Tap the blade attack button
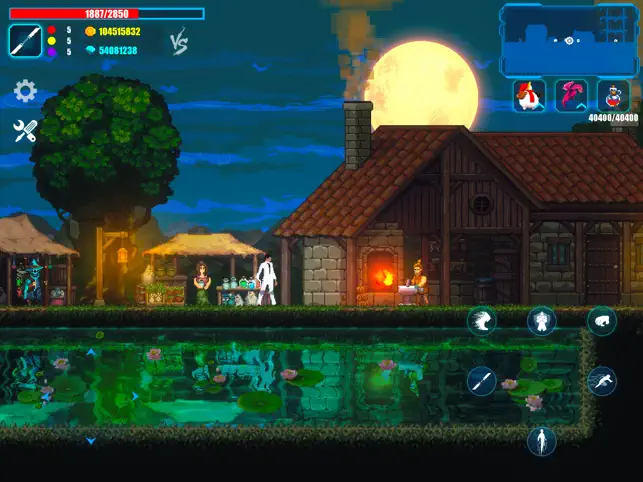643x482 pixels. [482, 381]
